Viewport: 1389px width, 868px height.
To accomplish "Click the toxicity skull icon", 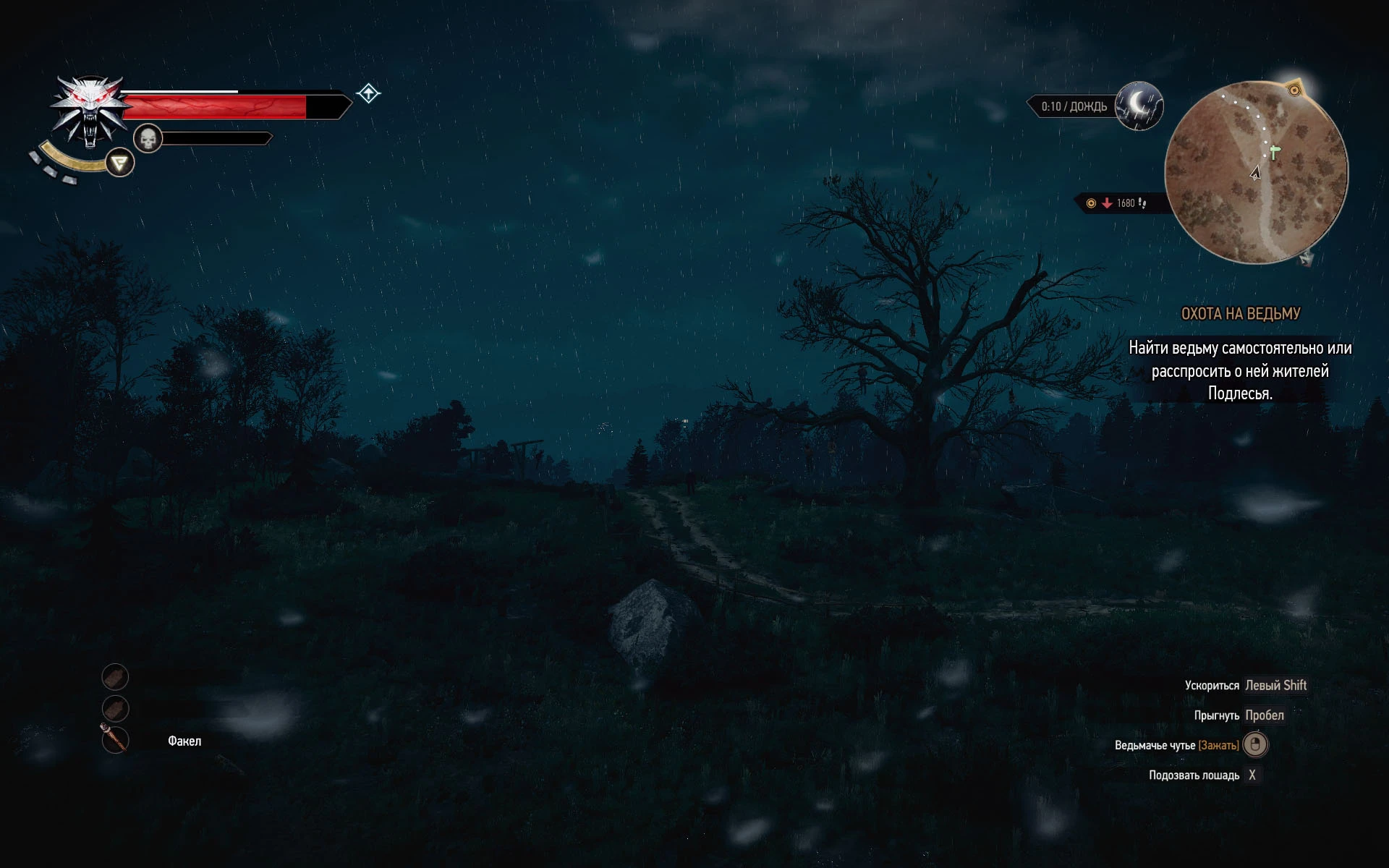I will (148, 137).
